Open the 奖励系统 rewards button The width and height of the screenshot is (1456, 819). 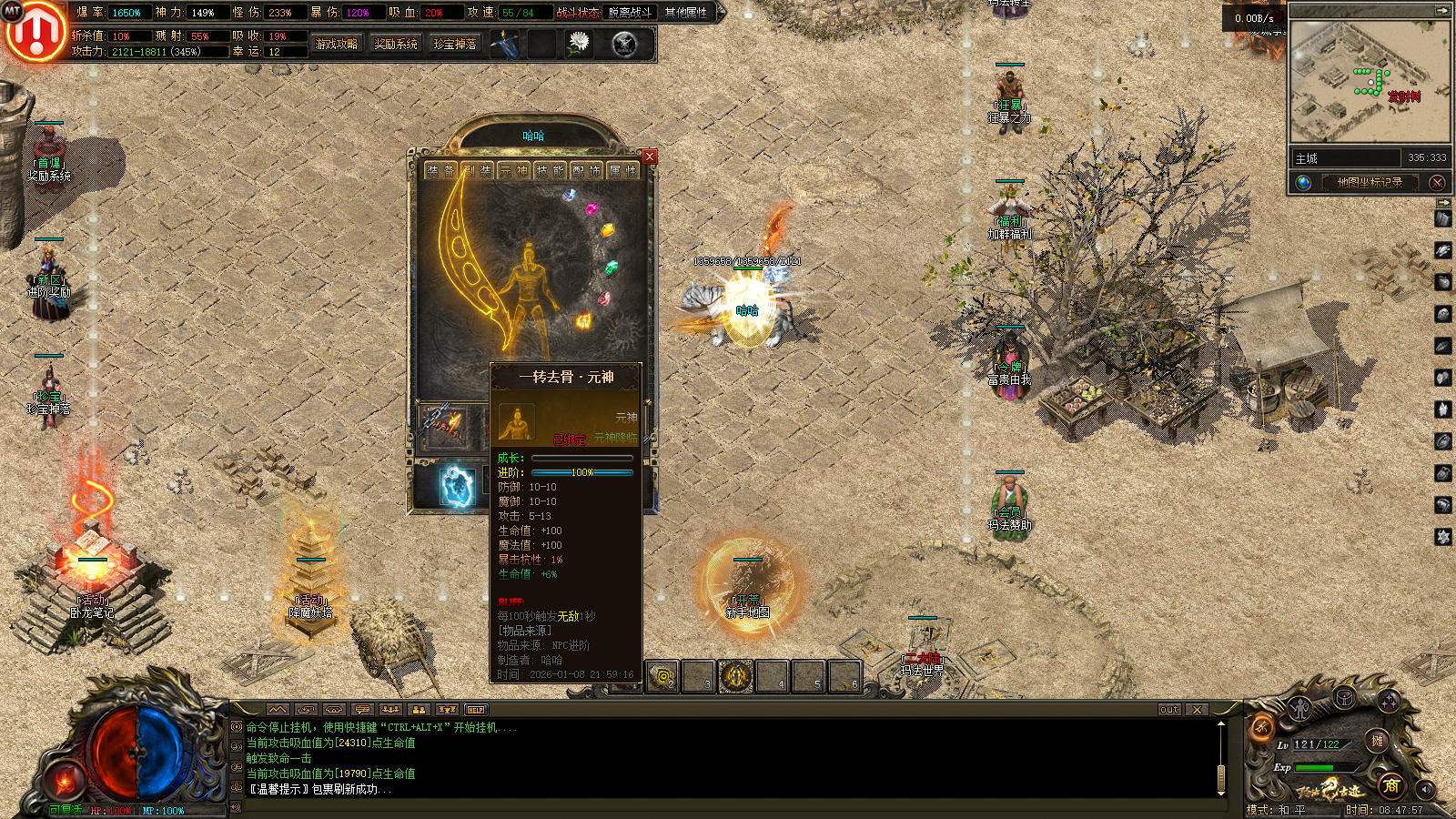point(396,44)
